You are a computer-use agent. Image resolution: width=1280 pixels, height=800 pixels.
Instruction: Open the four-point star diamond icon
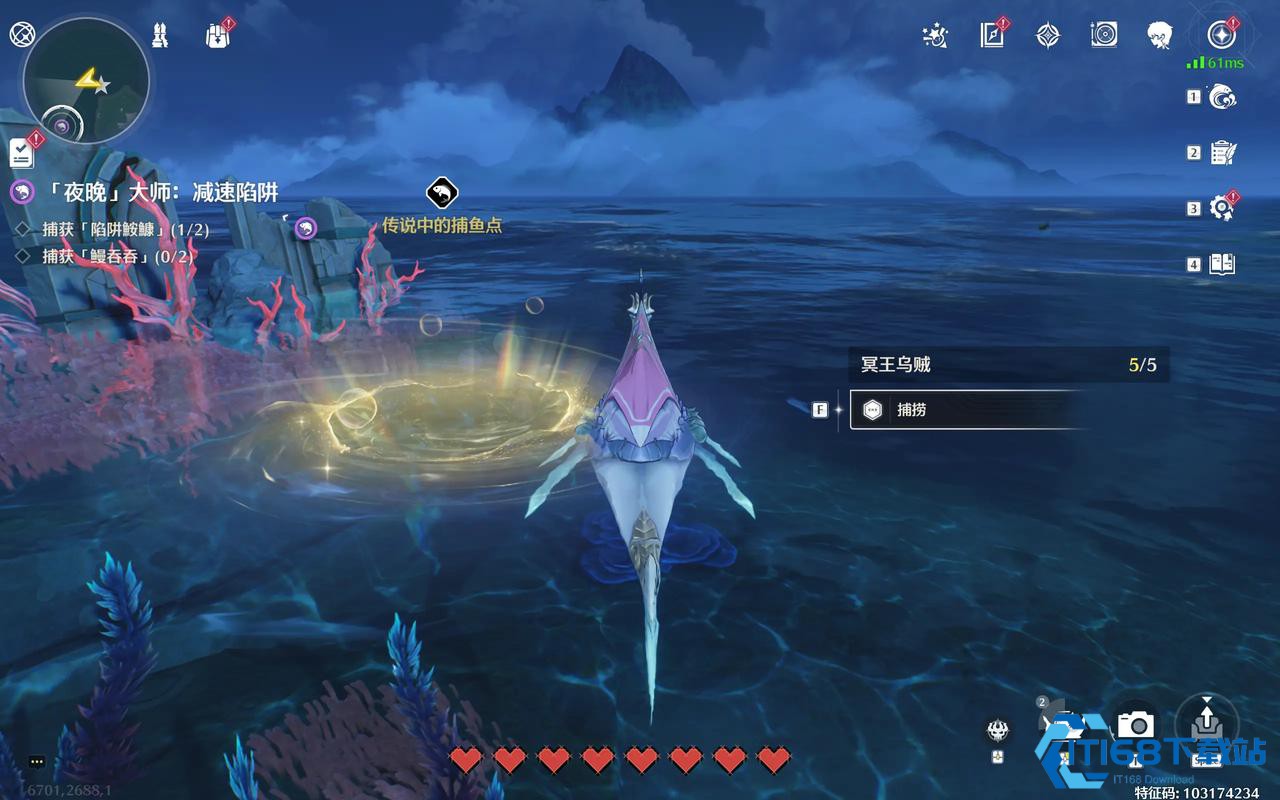click(x=1048, y=36)
